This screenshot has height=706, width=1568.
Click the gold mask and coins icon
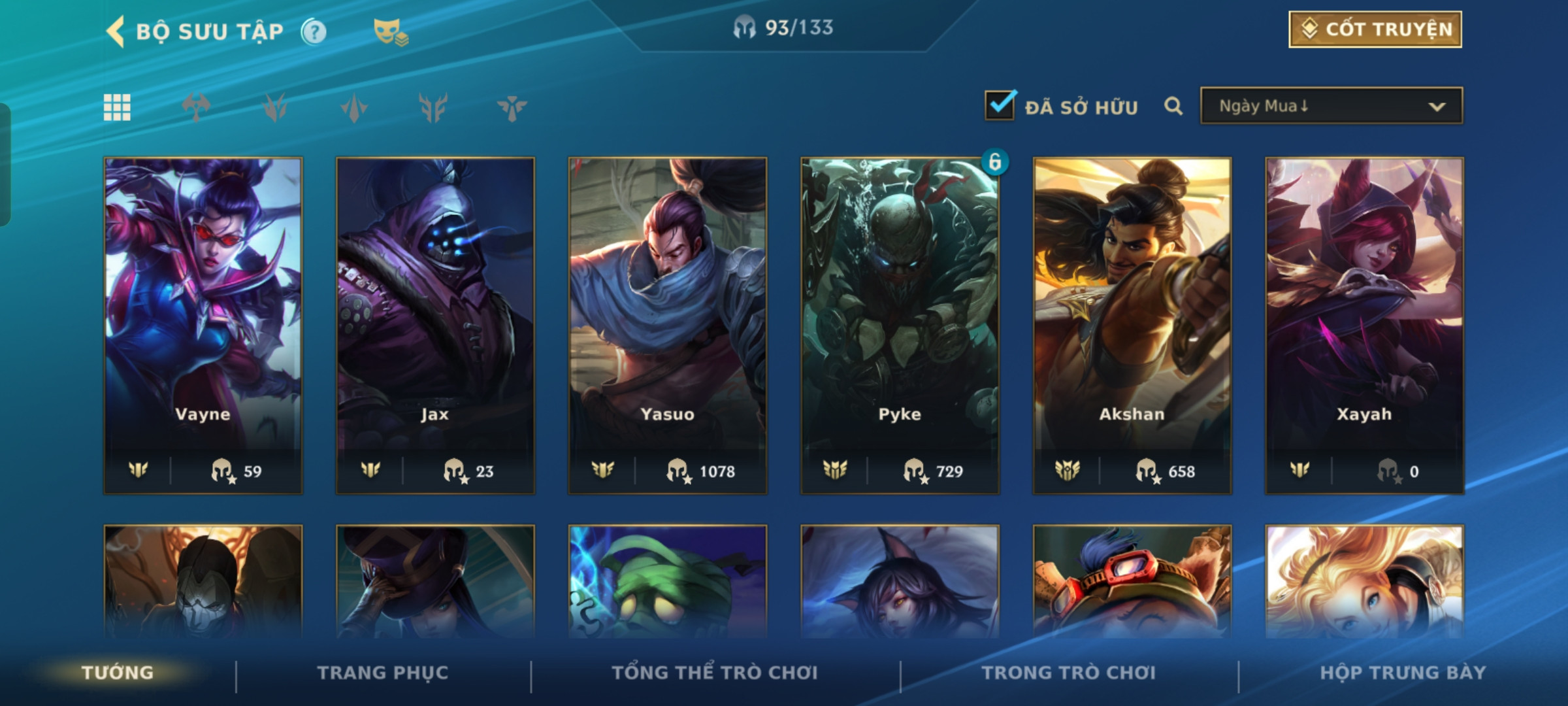point(390,31)
